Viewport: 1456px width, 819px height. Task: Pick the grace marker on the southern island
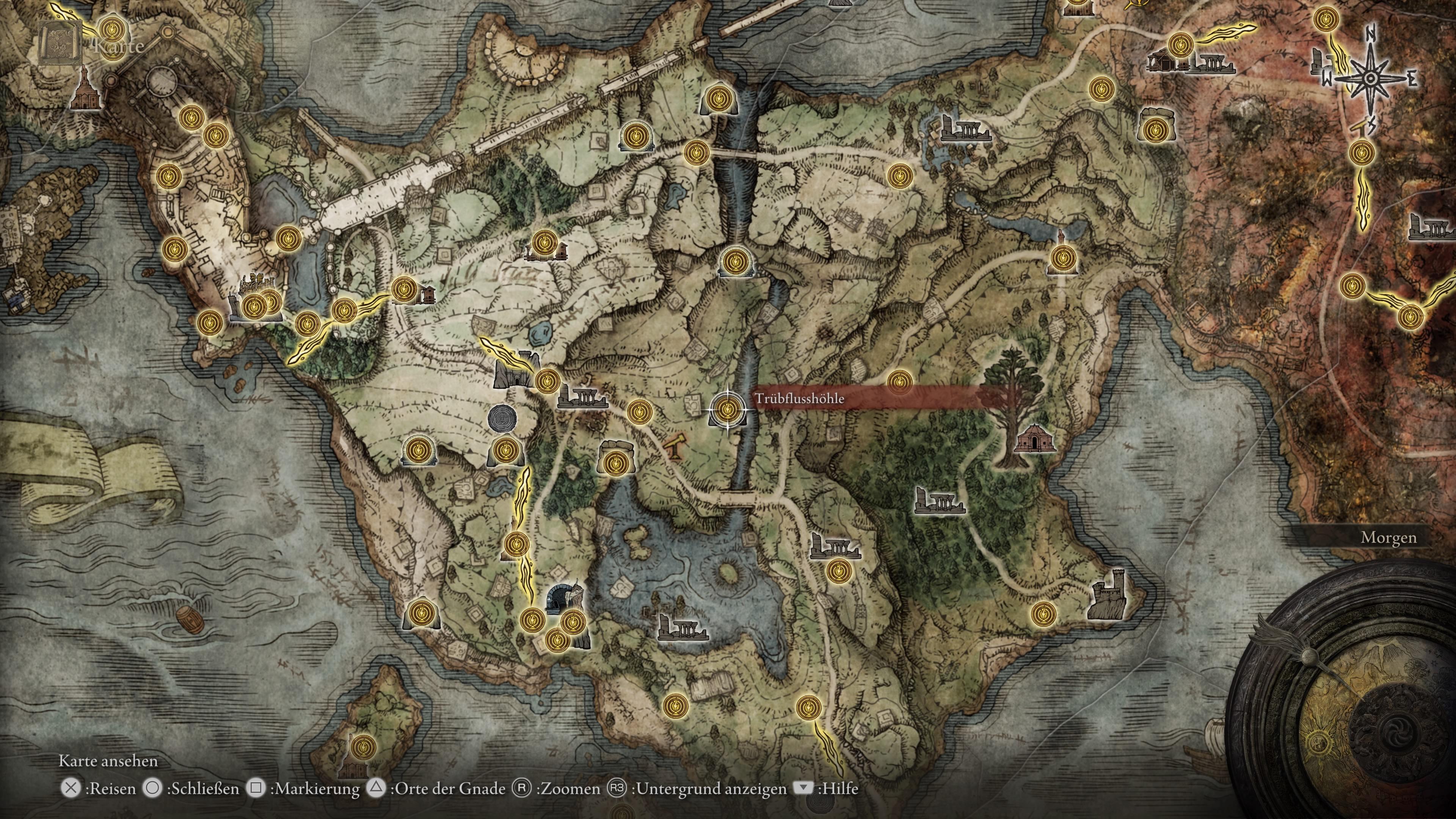(x=363, y=747)
